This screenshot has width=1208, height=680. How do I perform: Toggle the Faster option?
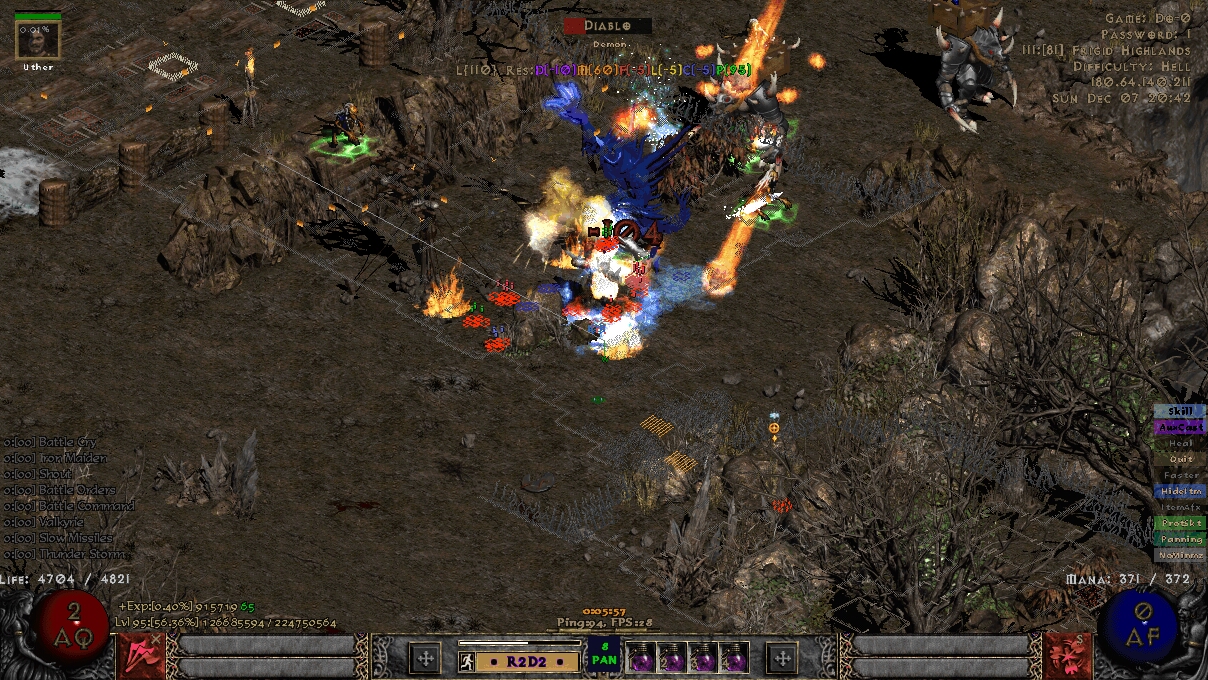tap(1180, 475)
